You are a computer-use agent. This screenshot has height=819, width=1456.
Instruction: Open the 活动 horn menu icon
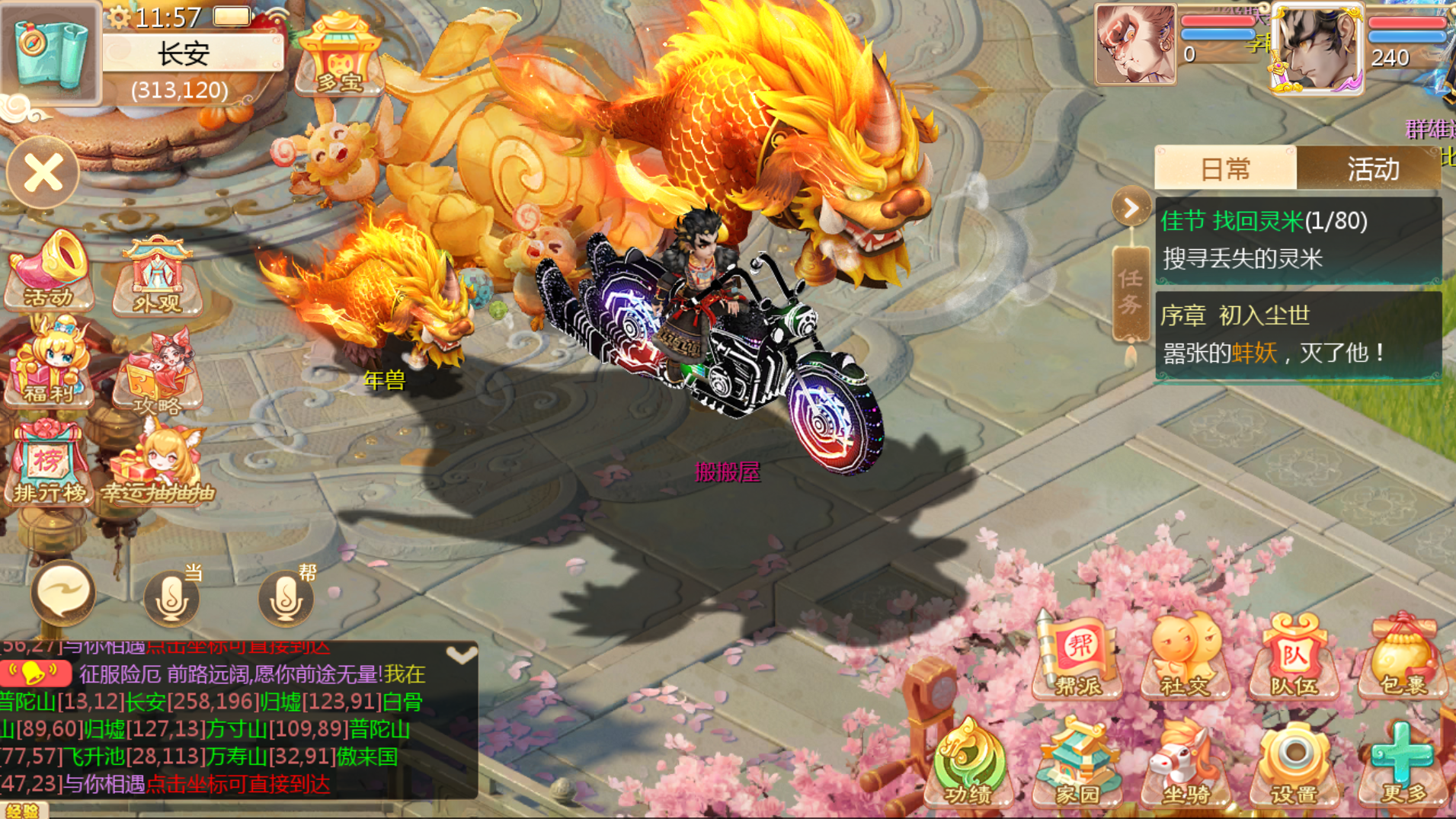pyautogui.click(x=50, y=272)
